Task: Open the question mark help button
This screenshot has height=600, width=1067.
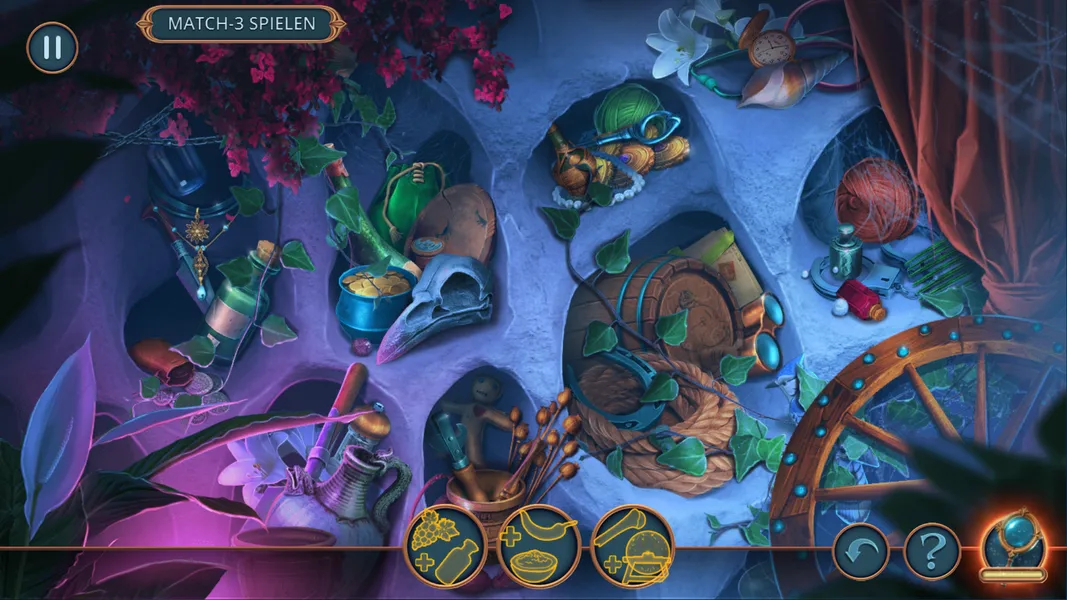Action: (x=932, y=551)
